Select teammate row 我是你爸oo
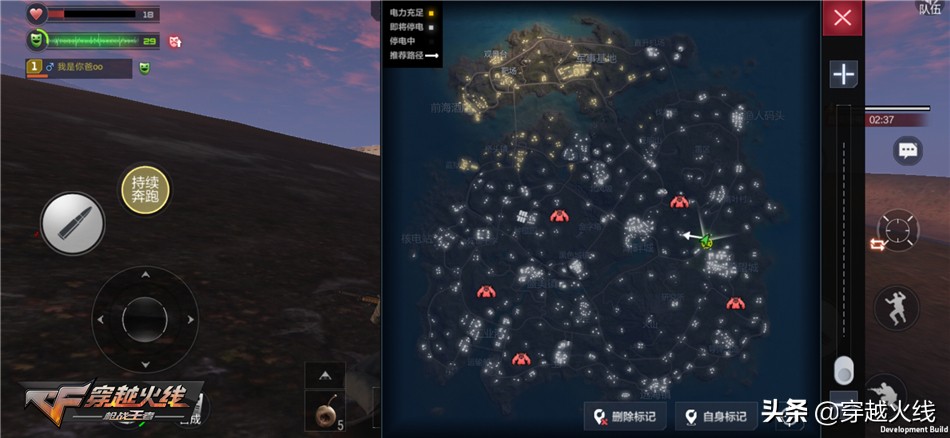The height and width of the screenshot is (438, 950). [x=78, y=68]
